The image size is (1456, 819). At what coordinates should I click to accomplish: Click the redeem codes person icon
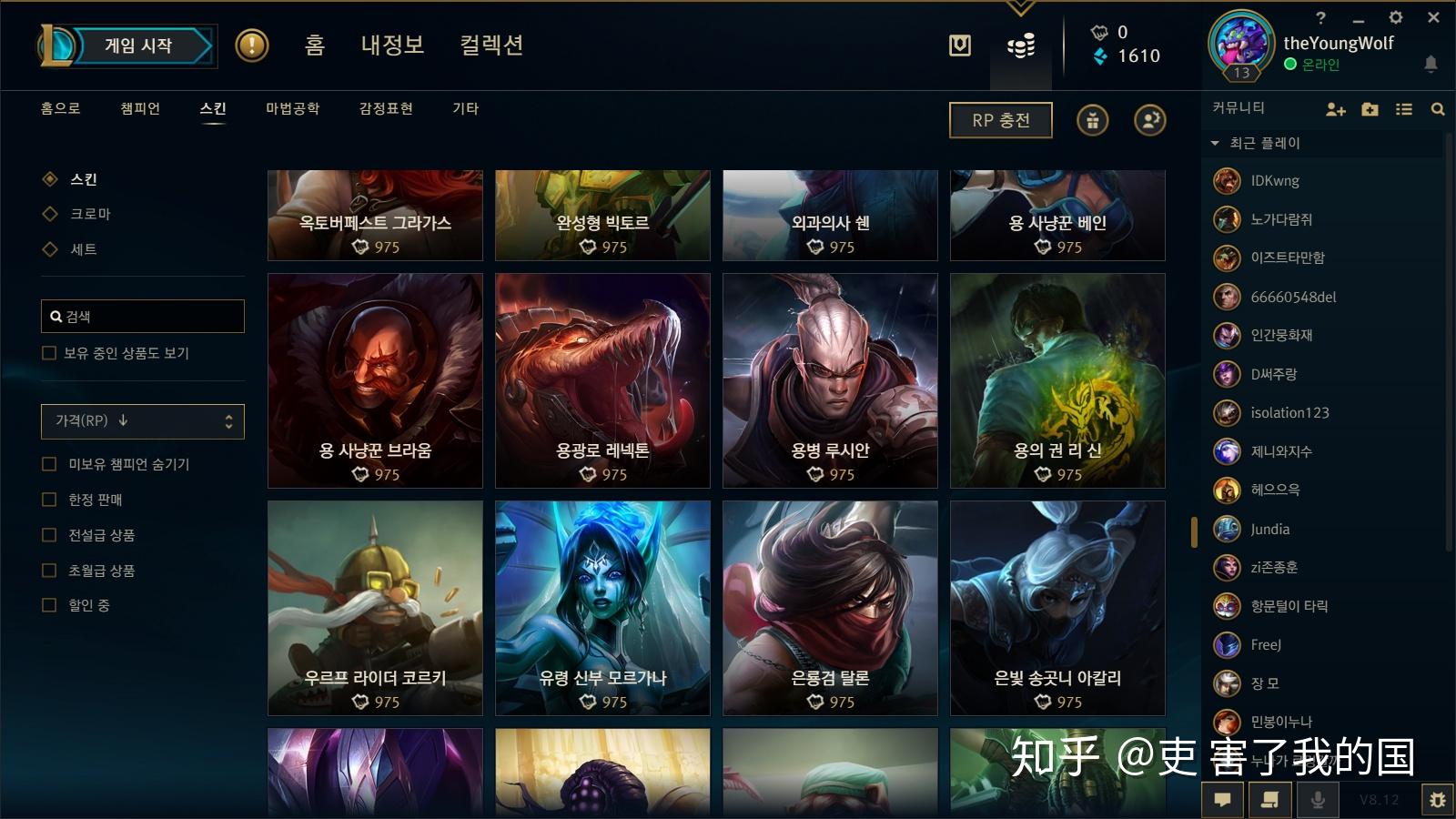click(x=1150, y=119)
